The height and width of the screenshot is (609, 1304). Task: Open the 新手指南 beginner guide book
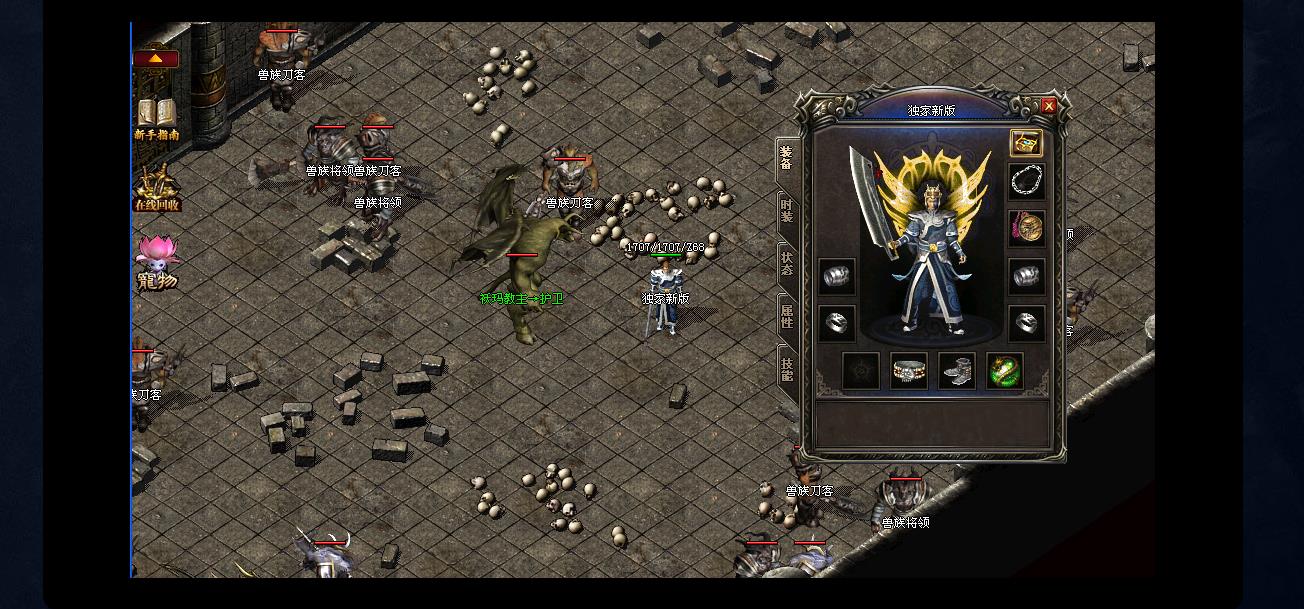157,119
